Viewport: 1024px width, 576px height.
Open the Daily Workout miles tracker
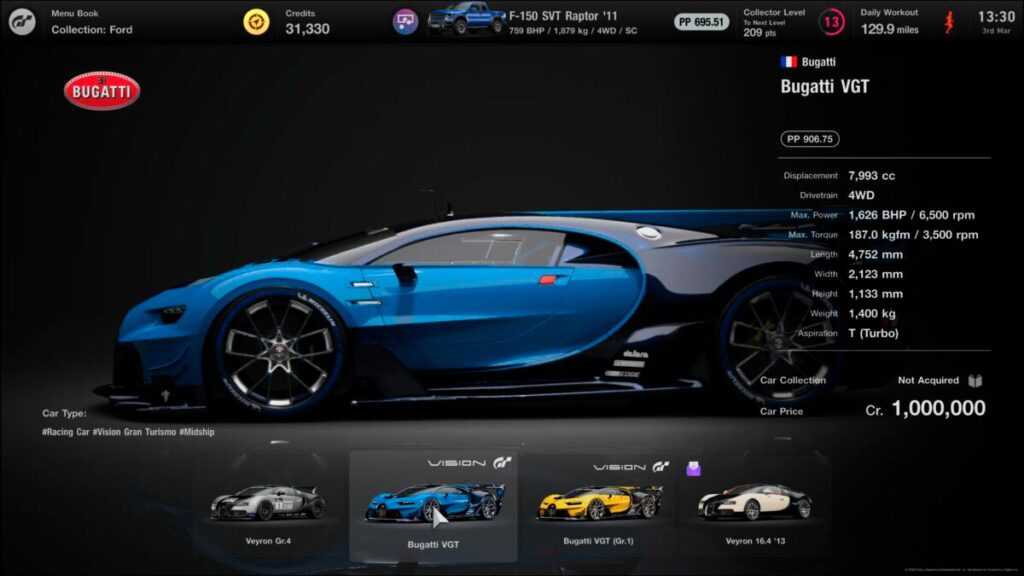pos(891,22)
